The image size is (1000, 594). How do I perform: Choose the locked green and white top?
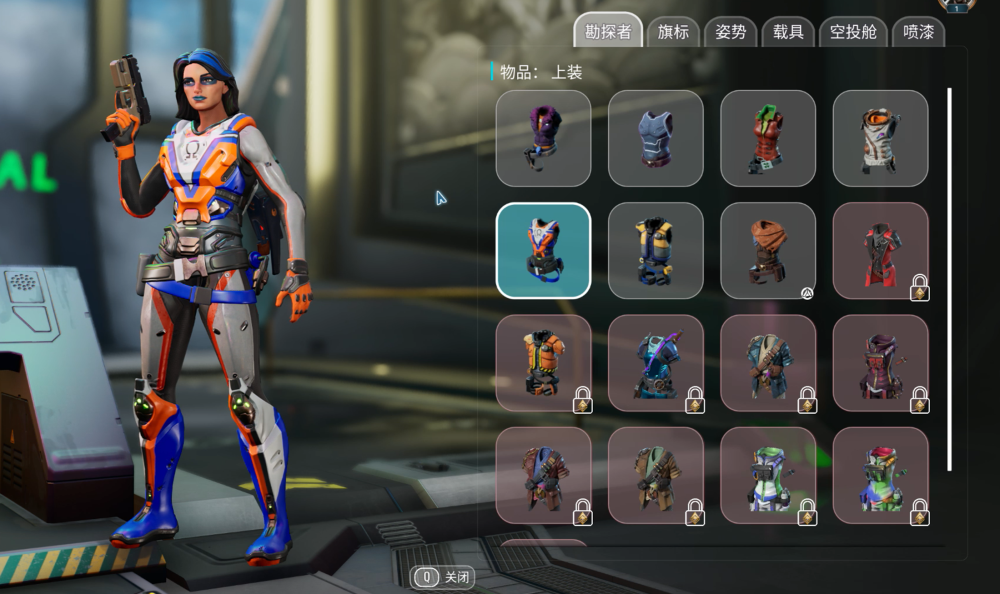[768, 475]
